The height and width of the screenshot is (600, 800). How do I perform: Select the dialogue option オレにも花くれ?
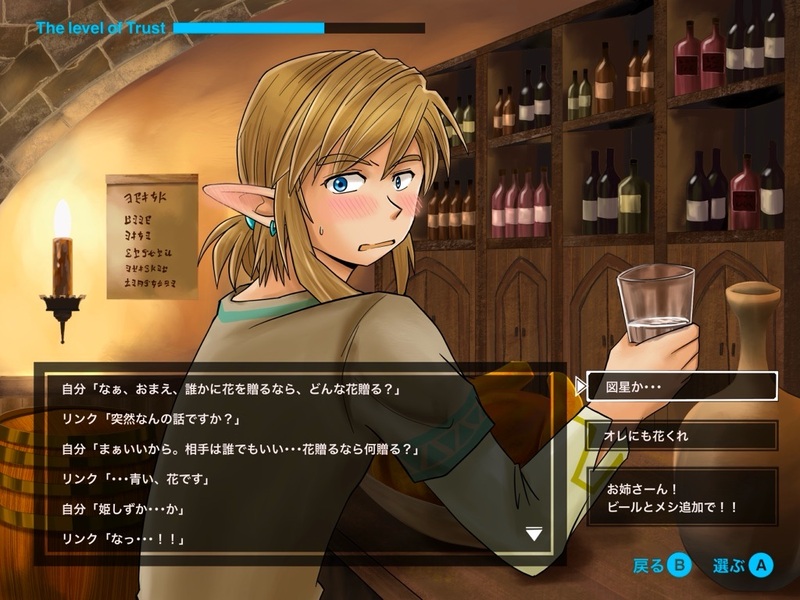click(x=681, y=435)
